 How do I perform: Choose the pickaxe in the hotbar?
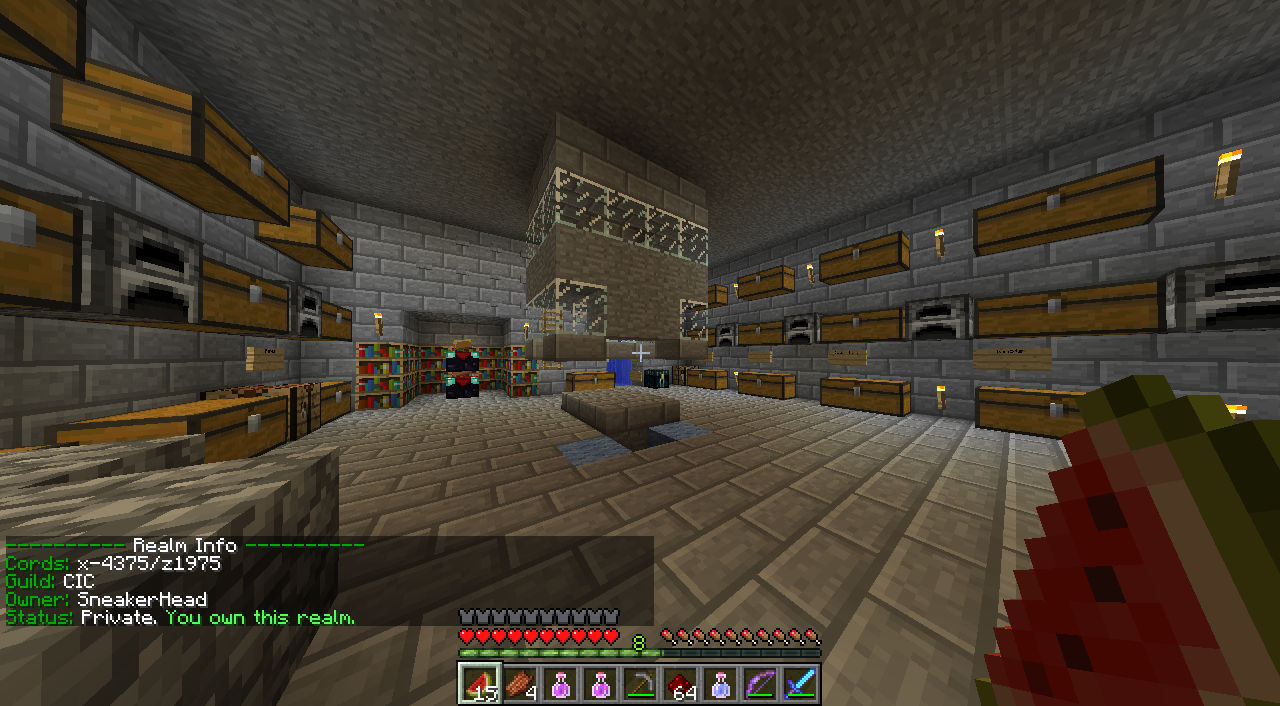click(640, 684)
